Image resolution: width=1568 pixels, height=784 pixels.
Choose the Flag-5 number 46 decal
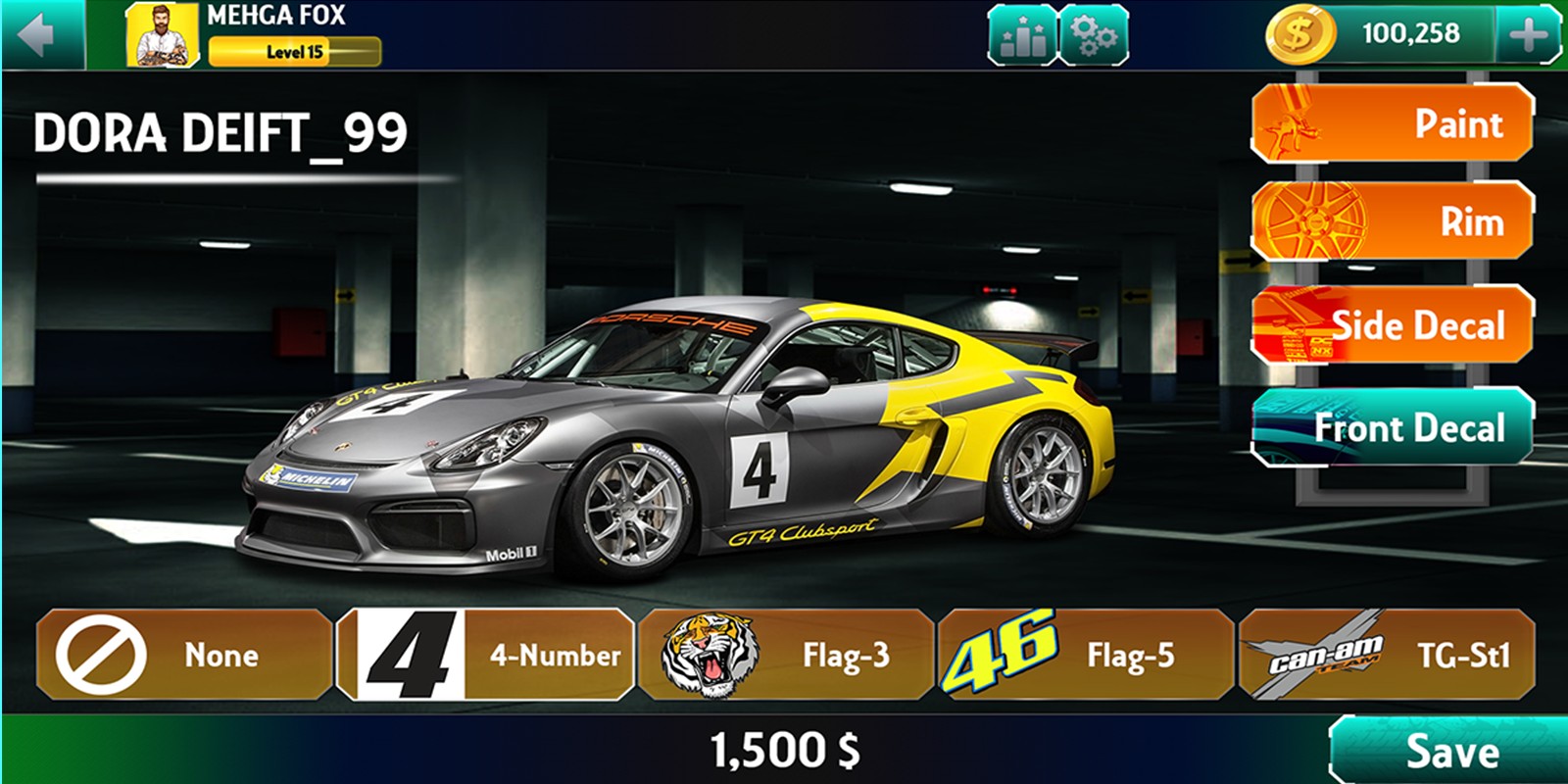point(1085,655)
